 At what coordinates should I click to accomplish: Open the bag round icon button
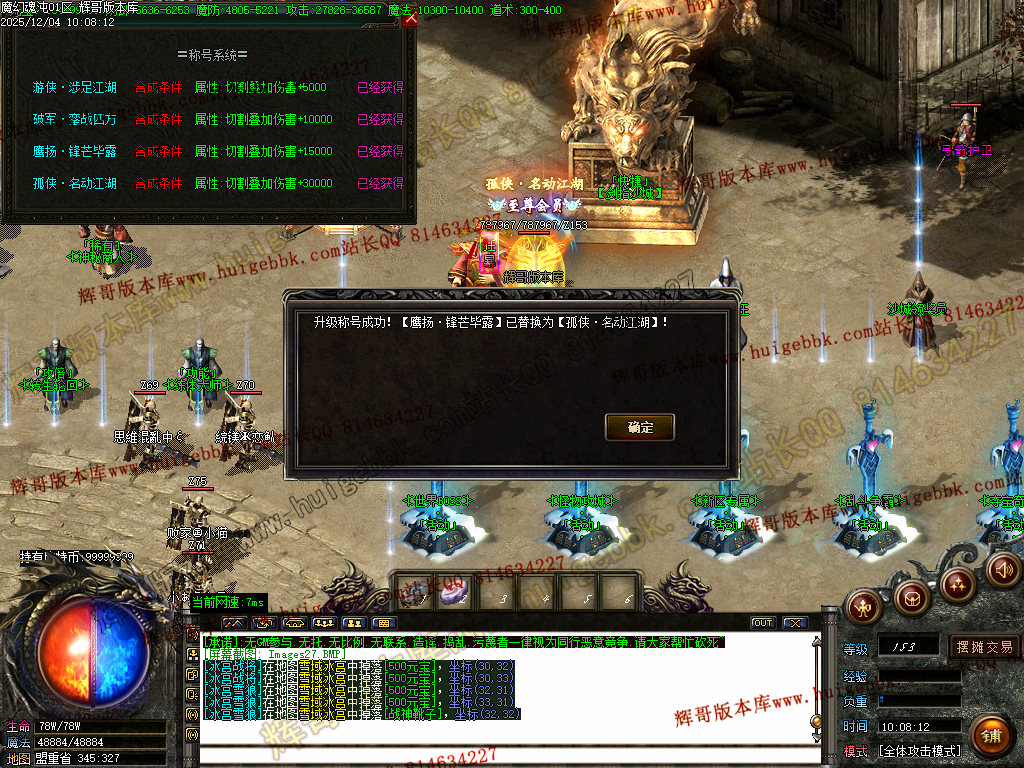coord(911,597)
